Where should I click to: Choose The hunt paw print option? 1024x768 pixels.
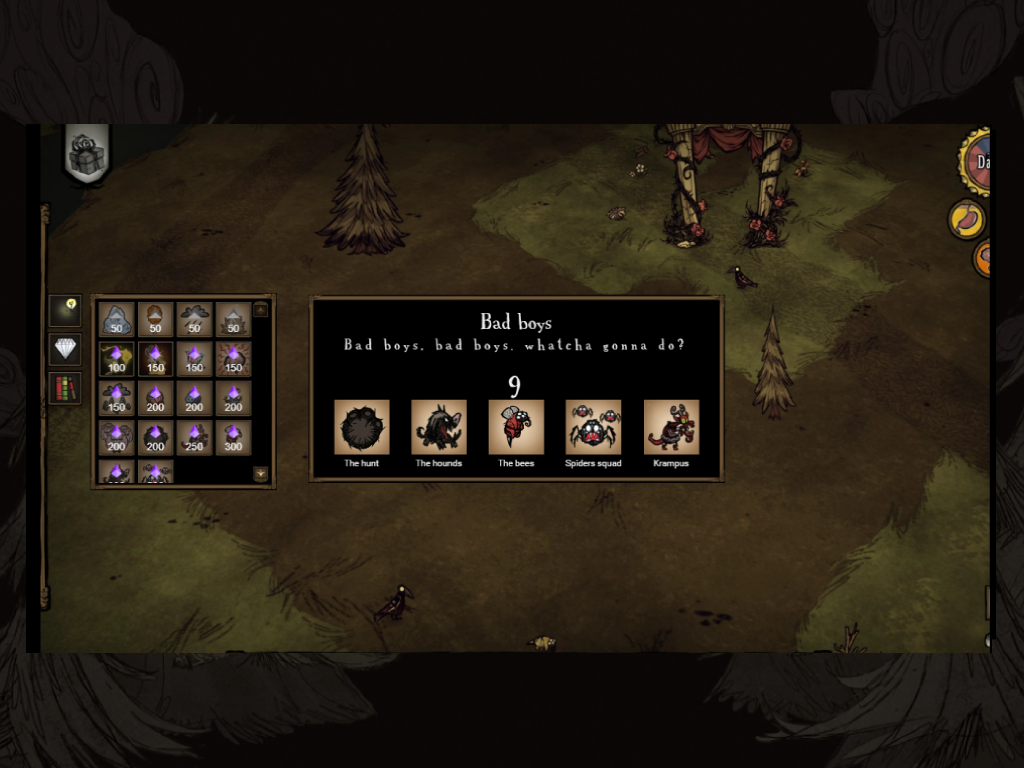(362, 427)
